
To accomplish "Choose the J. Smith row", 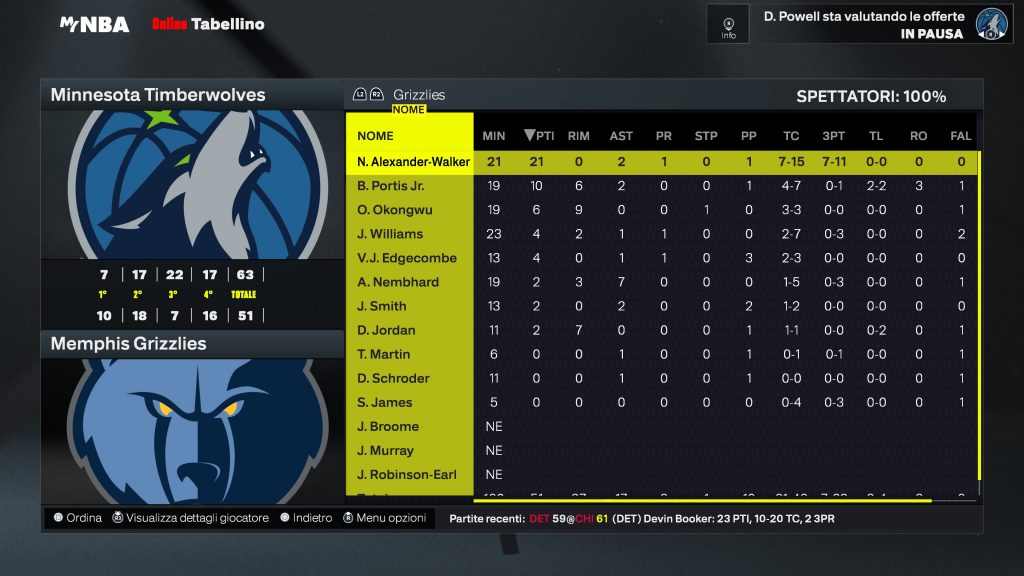I will 382,306.
